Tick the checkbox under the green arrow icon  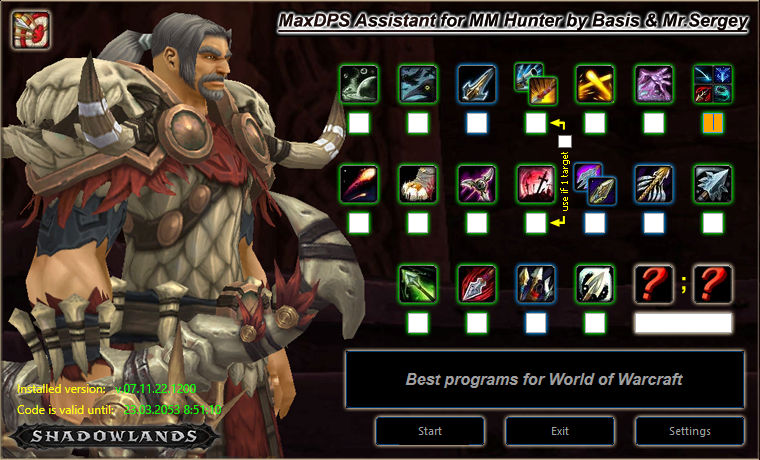tap(418, 323)
